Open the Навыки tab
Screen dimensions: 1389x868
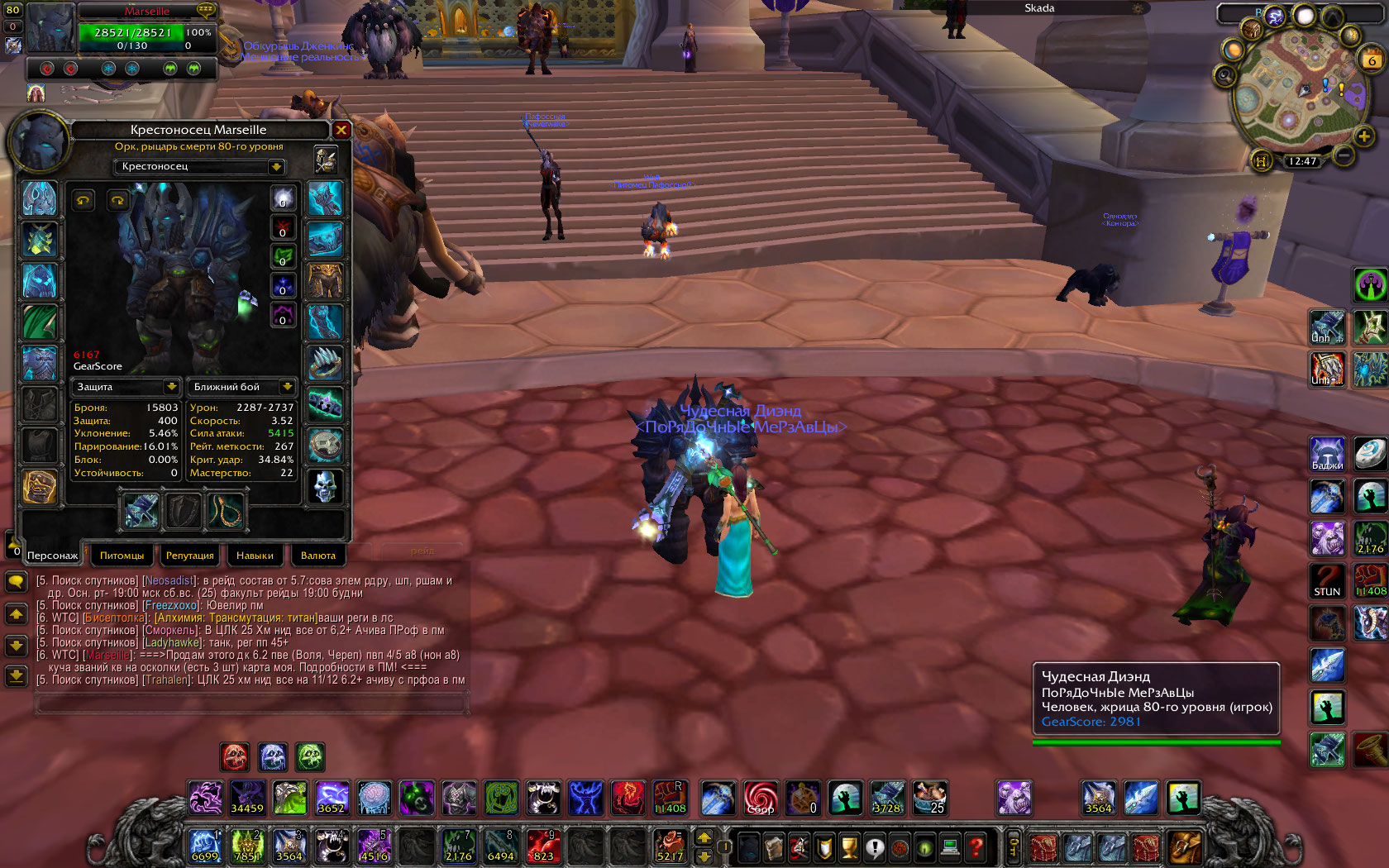pos(255,556)
